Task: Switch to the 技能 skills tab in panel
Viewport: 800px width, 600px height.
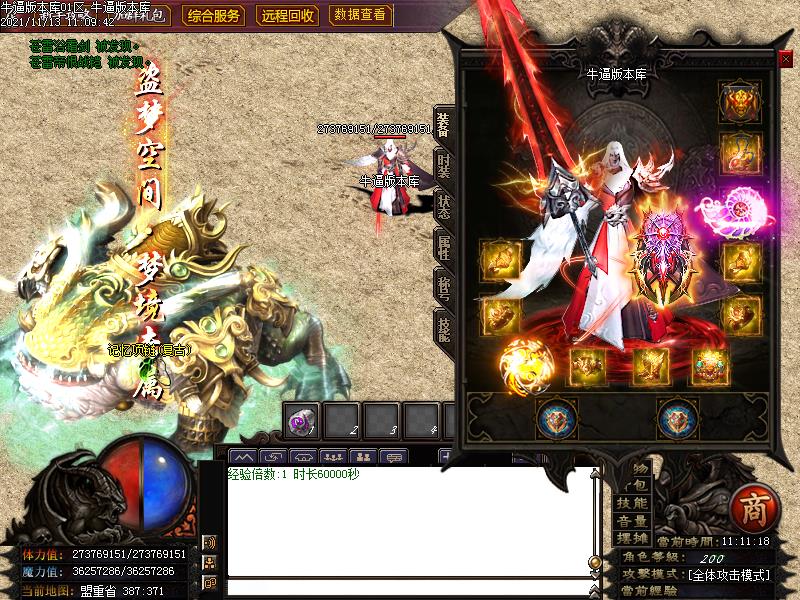Action: coord(443,327)
